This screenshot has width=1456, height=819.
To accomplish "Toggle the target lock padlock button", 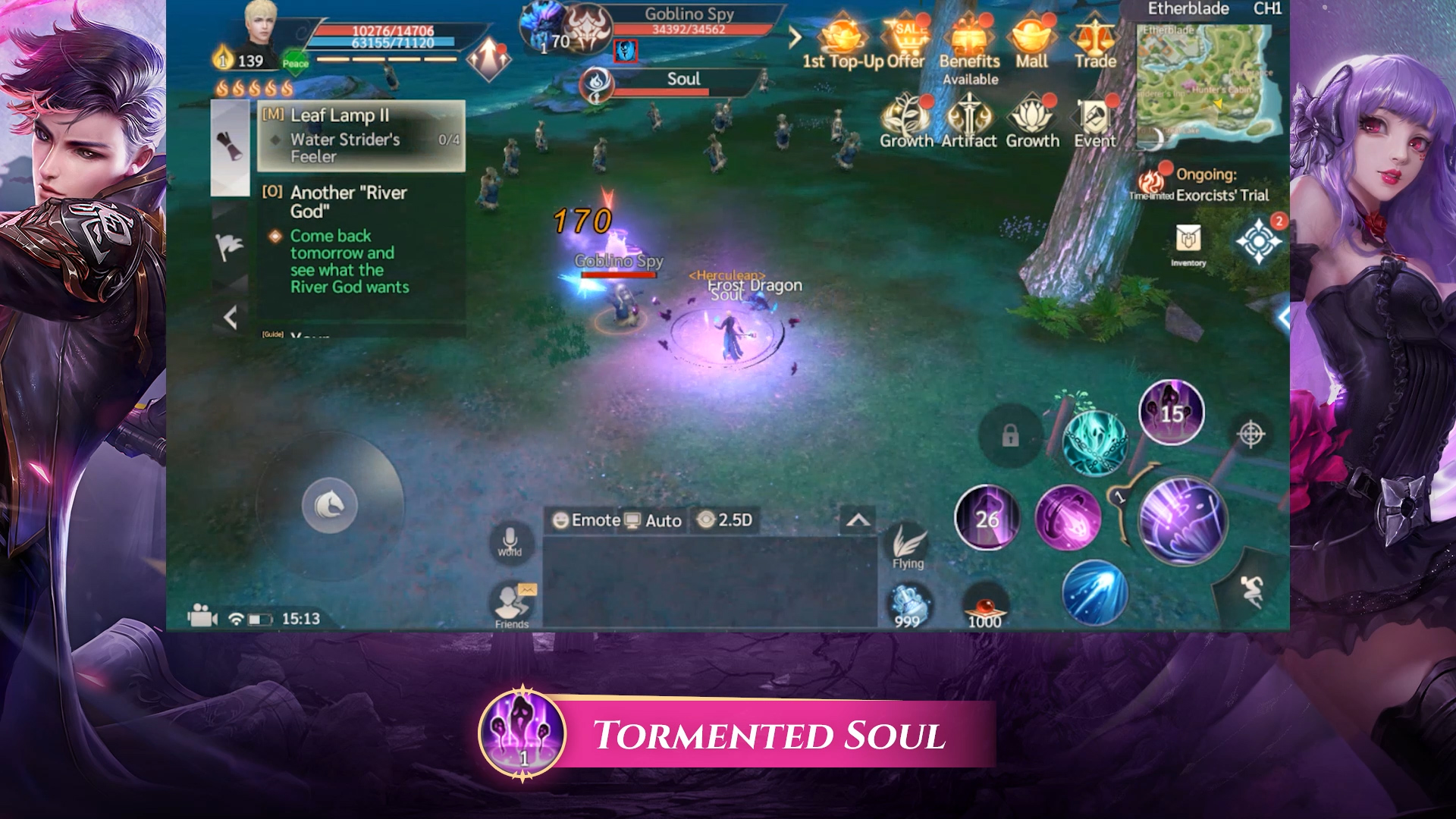I will tap(1010, 436).
